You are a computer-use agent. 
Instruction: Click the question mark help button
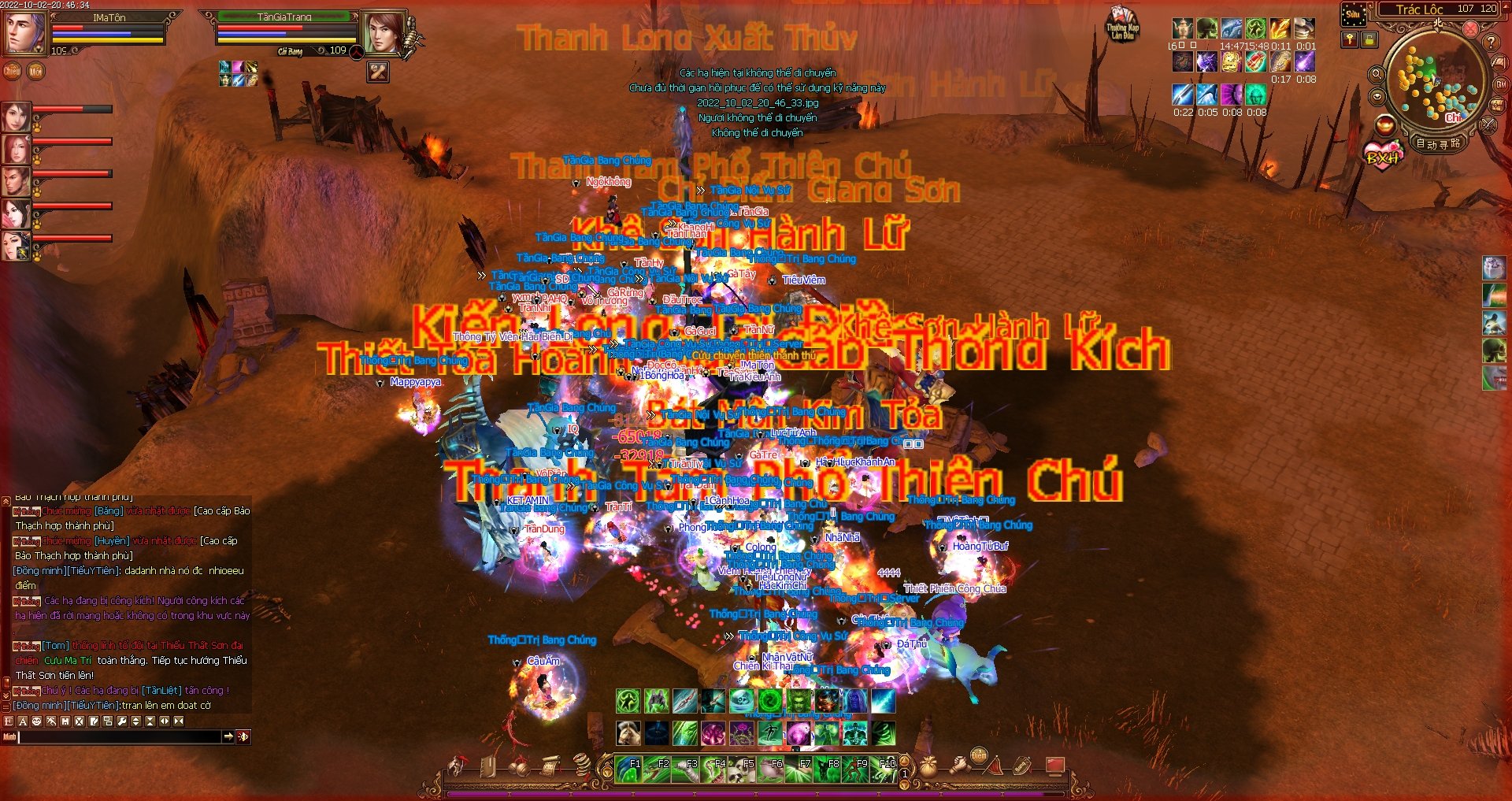click(1491, 42)
